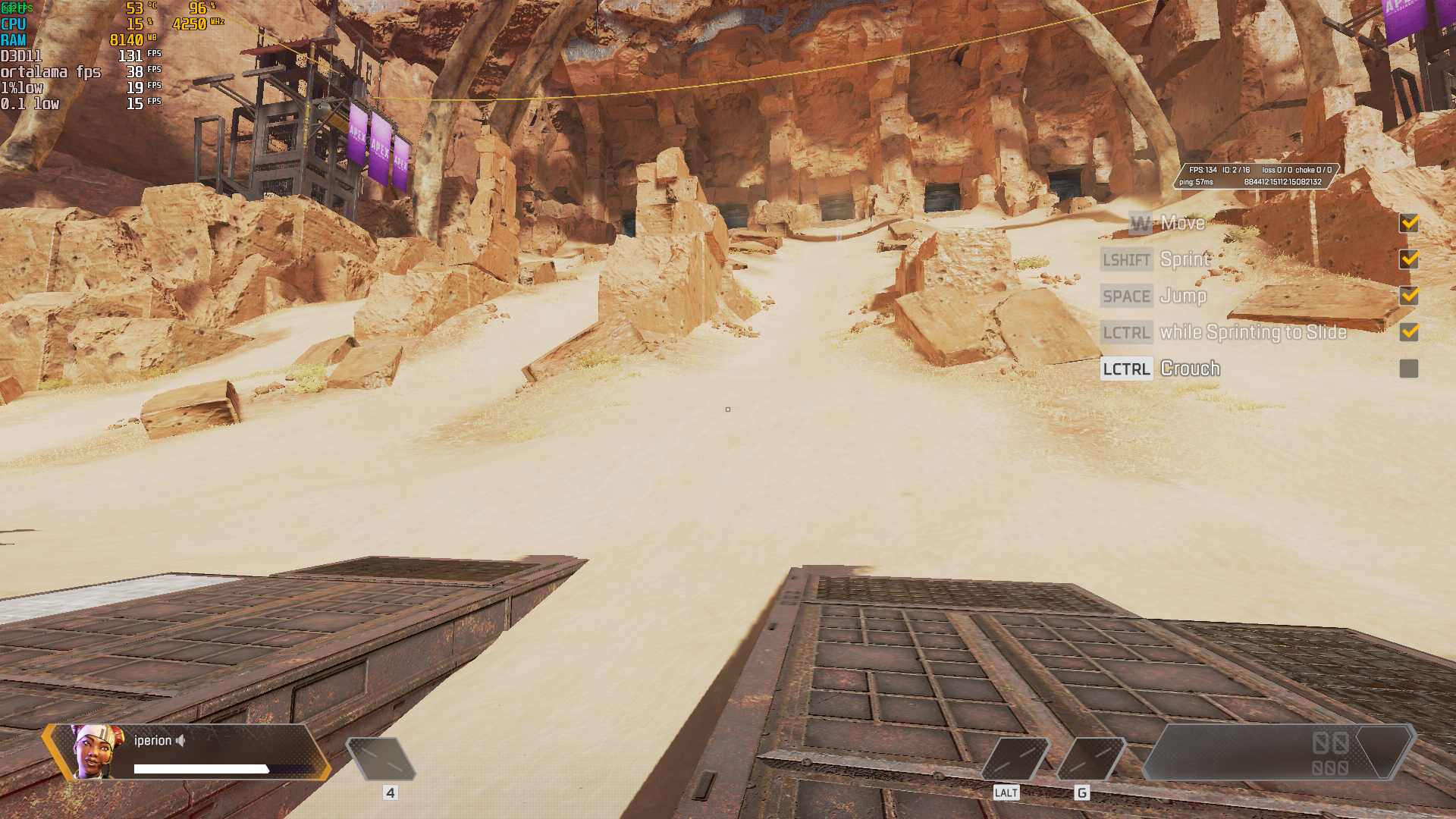The image size is (1456, 819).
Task: Click the unchecked Crouch objective checkbox
Action: (x=1408, y=369)
